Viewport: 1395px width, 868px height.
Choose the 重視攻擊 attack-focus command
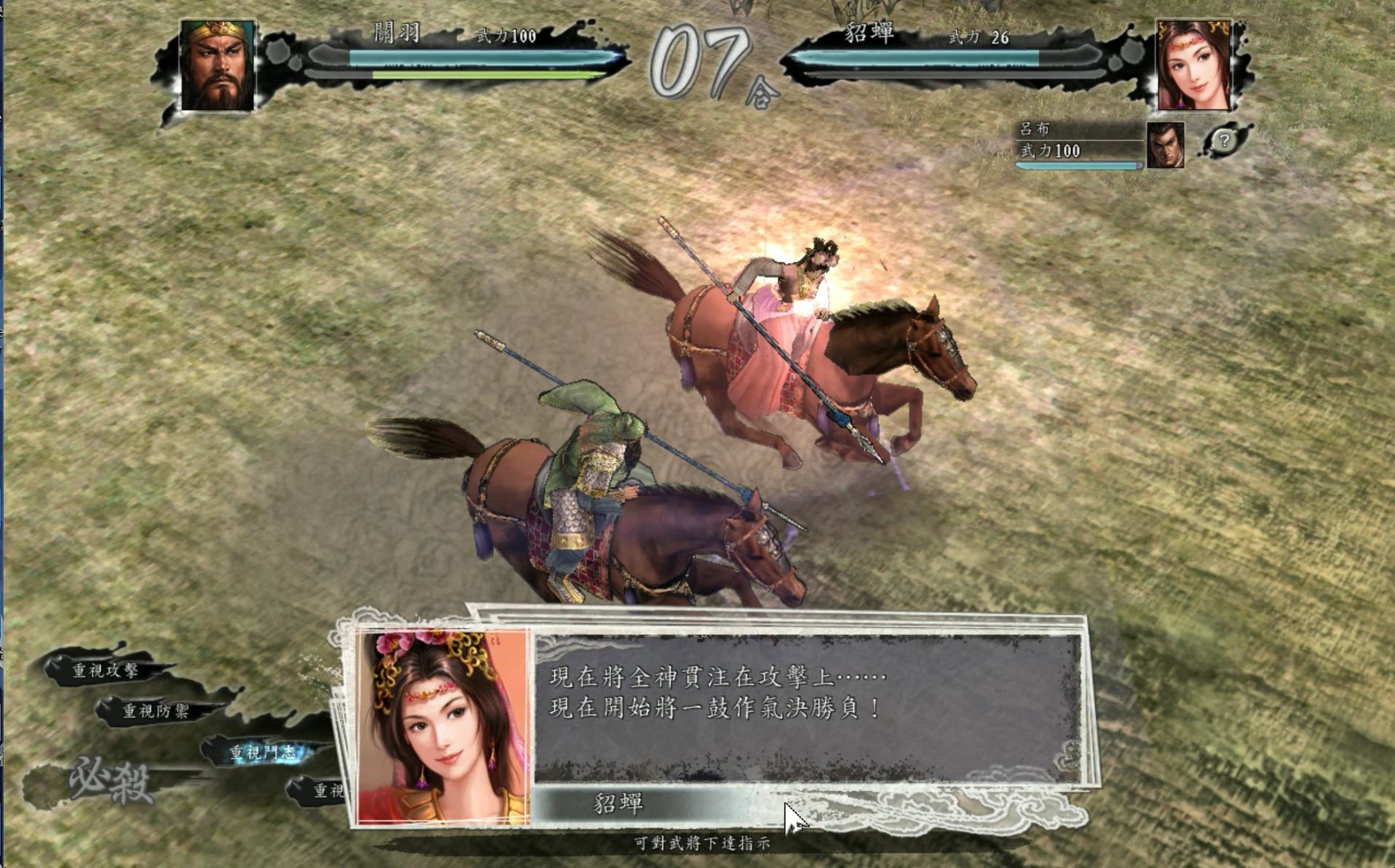click(x=106, y=670)
